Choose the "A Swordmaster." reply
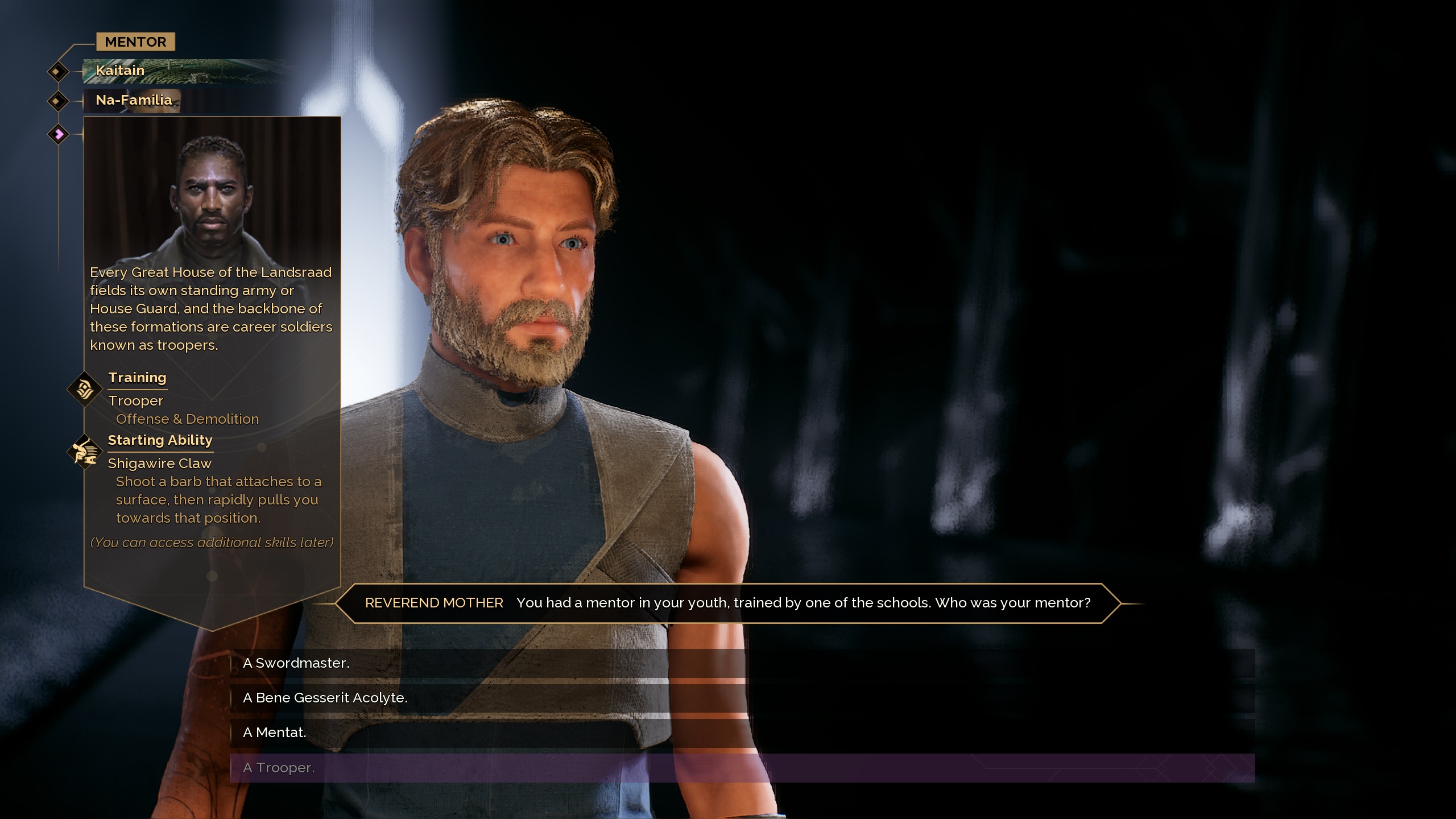This screenshot has height=819, width=1456. pos(296,663)
